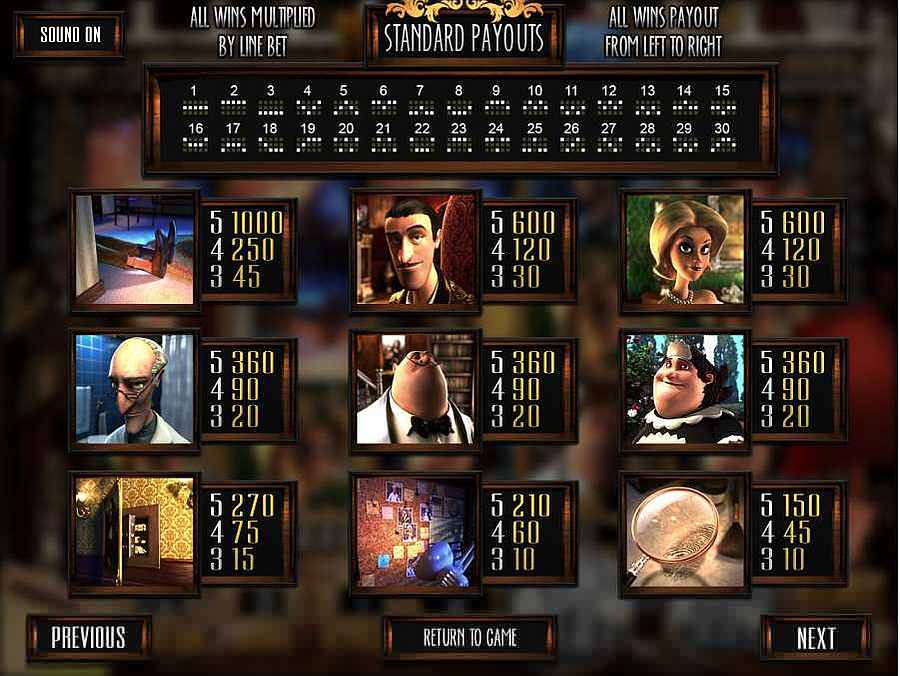Advance to the Next paytable page
Image resolution: width=900 pixels, height=676 pixels.
815,638
